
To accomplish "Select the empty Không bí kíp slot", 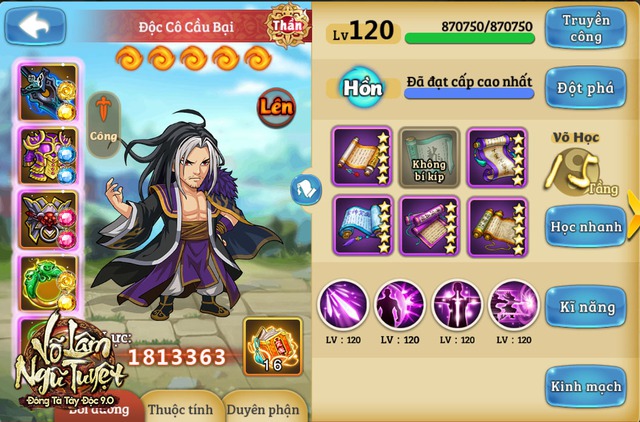I will 428,156.
